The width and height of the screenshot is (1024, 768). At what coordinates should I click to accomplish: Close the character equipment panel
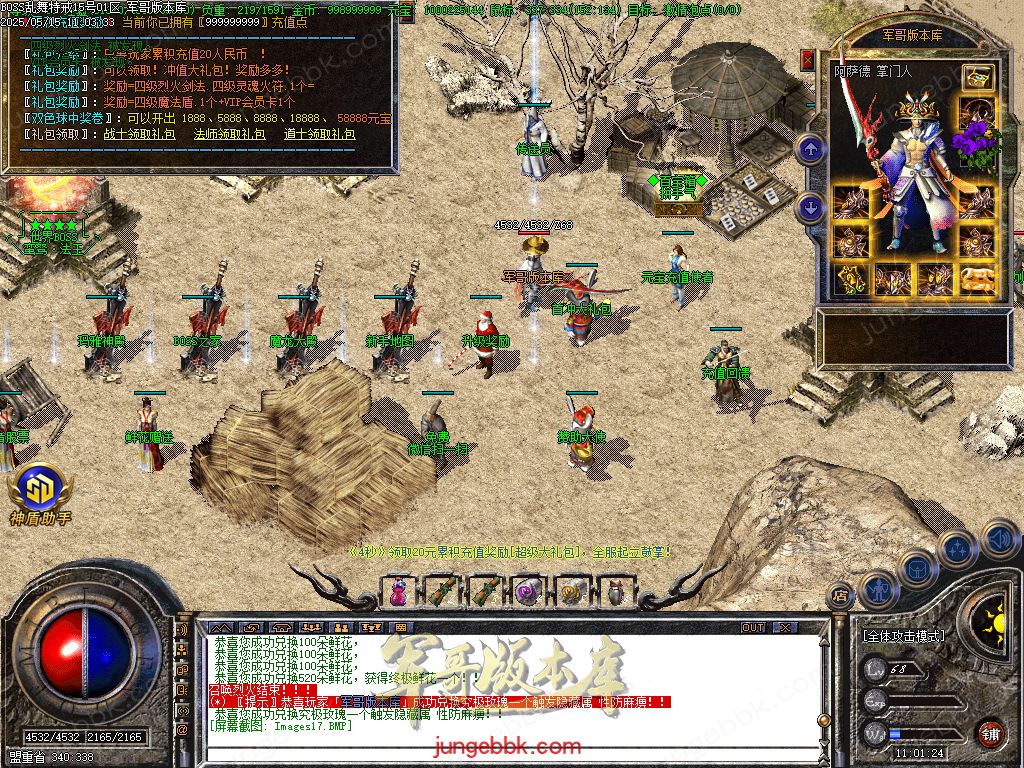point(808,59)
